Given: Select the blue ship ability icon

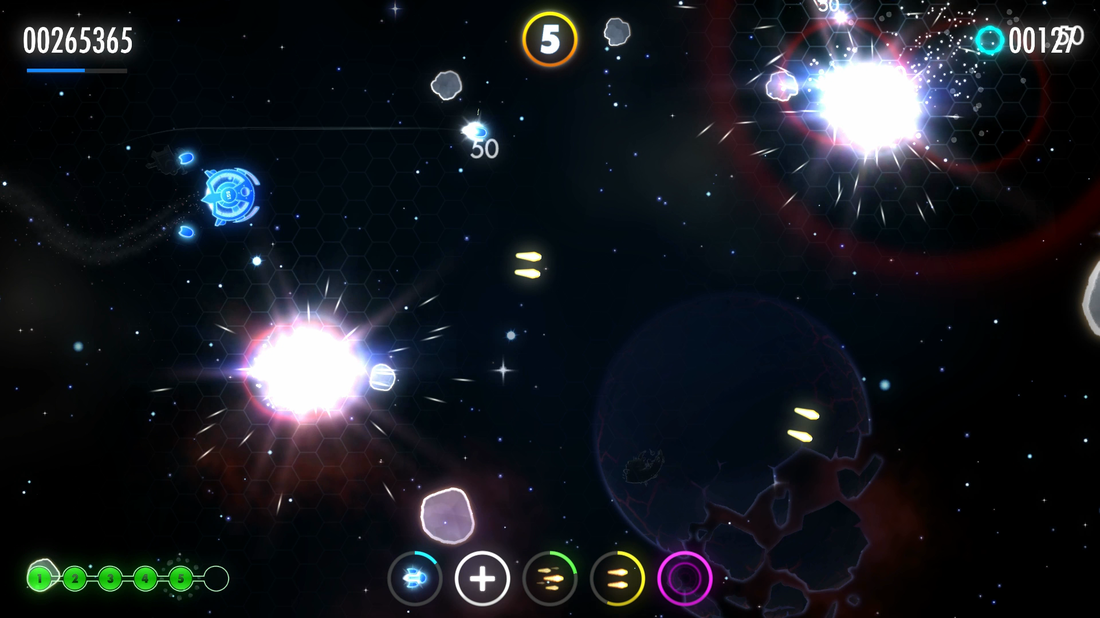Looking at the screenshot, I should pos(415,578).
